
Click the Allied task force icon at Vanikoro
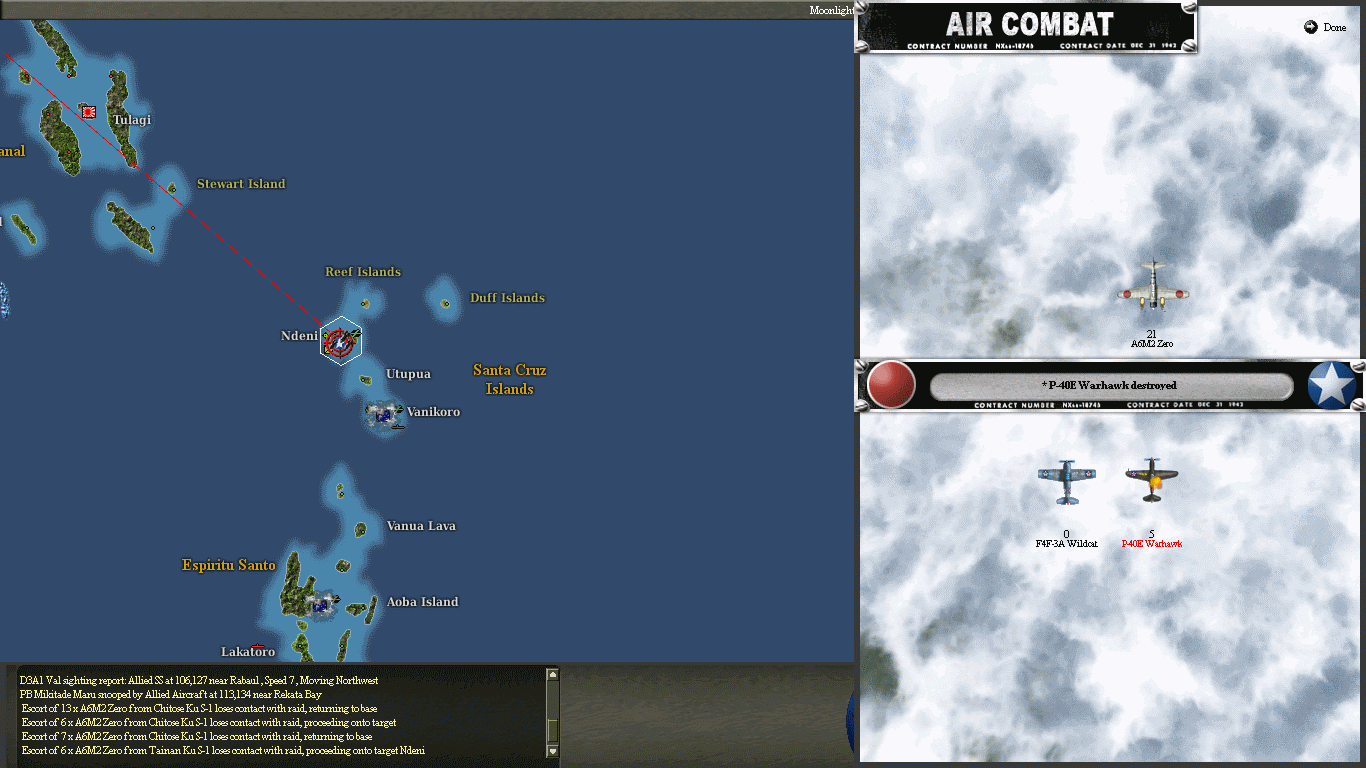click(x=383, y=413)
